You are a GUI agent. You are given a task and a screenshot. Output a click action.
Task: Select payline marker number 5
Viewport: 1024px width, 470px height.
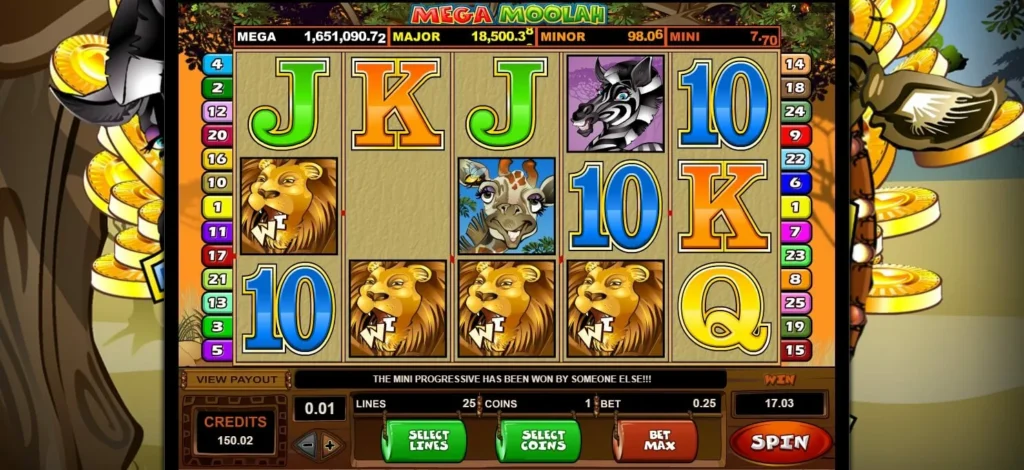(217, 350)
